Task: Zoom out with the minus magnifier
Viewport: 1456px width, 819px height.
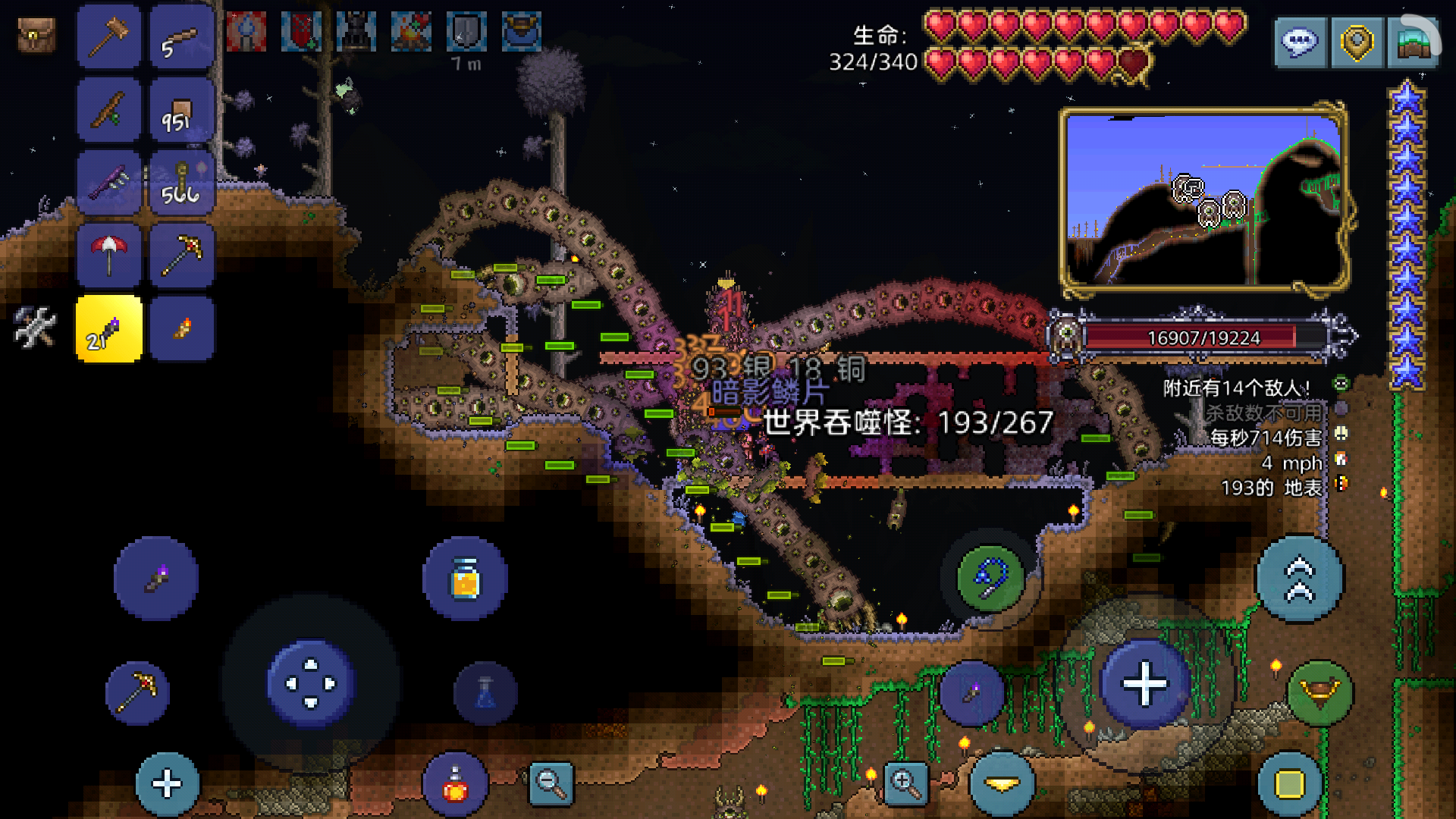Action: click(x=551, y=783)
